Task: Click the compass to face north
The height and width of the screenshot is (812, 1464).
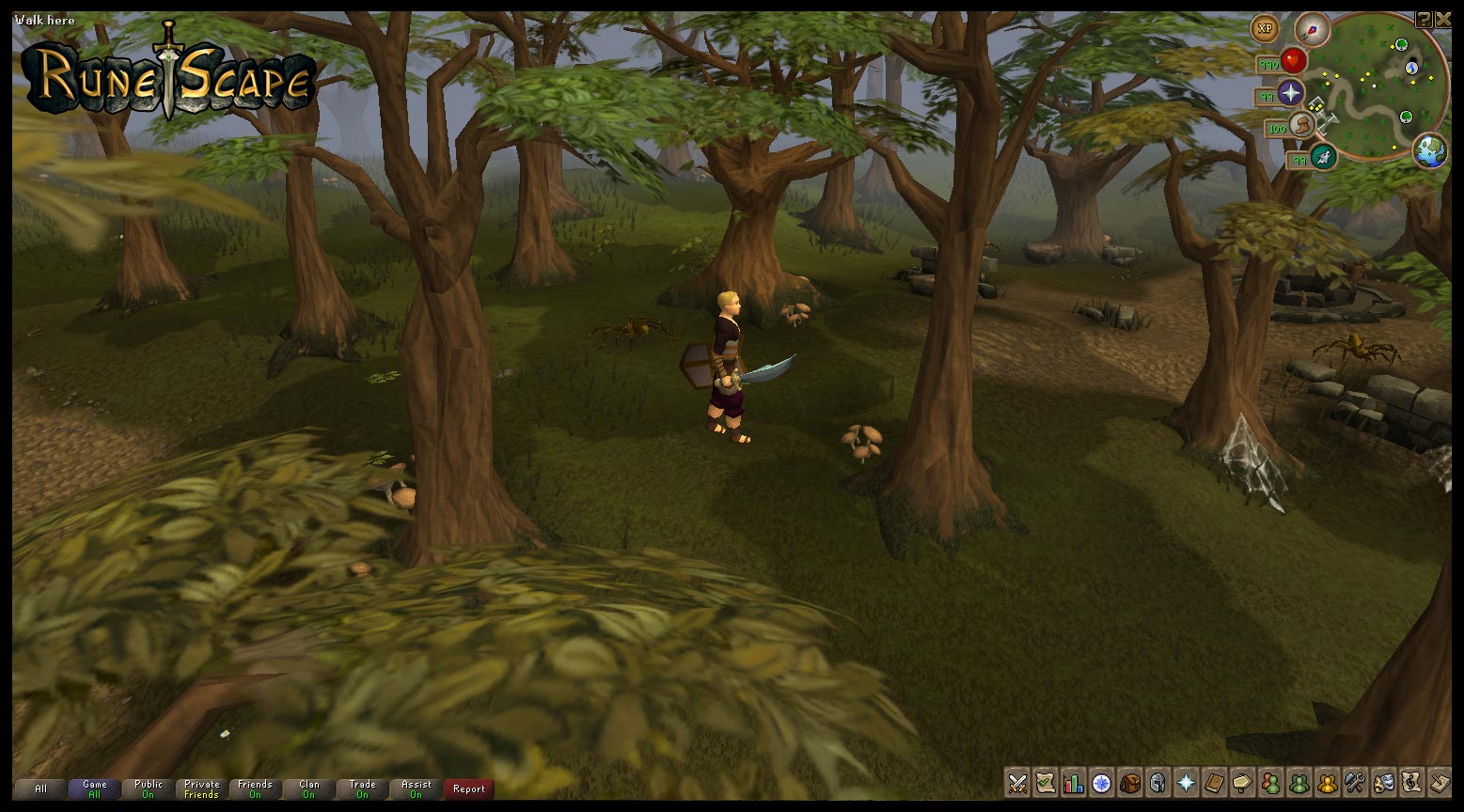Action: point(1312,28)
